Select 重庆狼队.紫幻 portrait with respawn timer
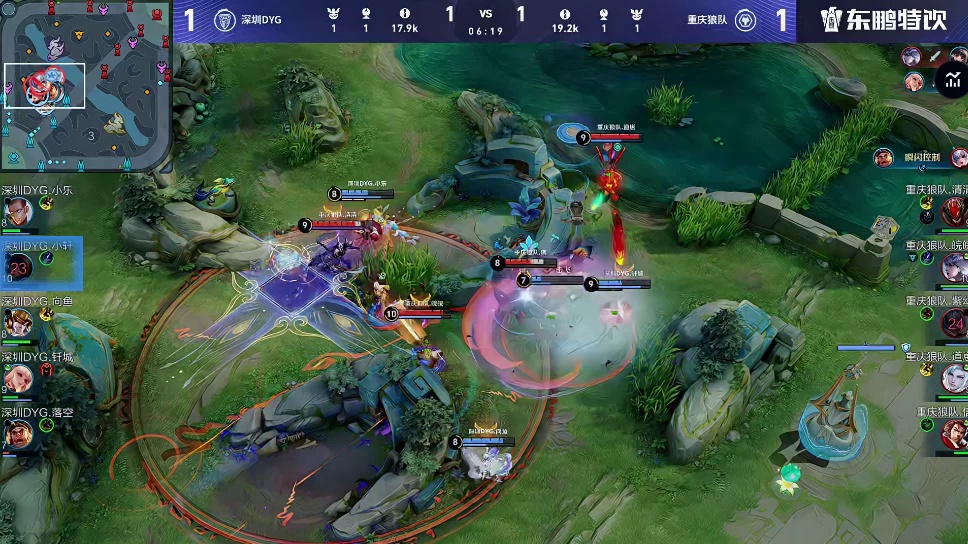The width and height of the screenshot is (968, 544). tap(953, 322)
